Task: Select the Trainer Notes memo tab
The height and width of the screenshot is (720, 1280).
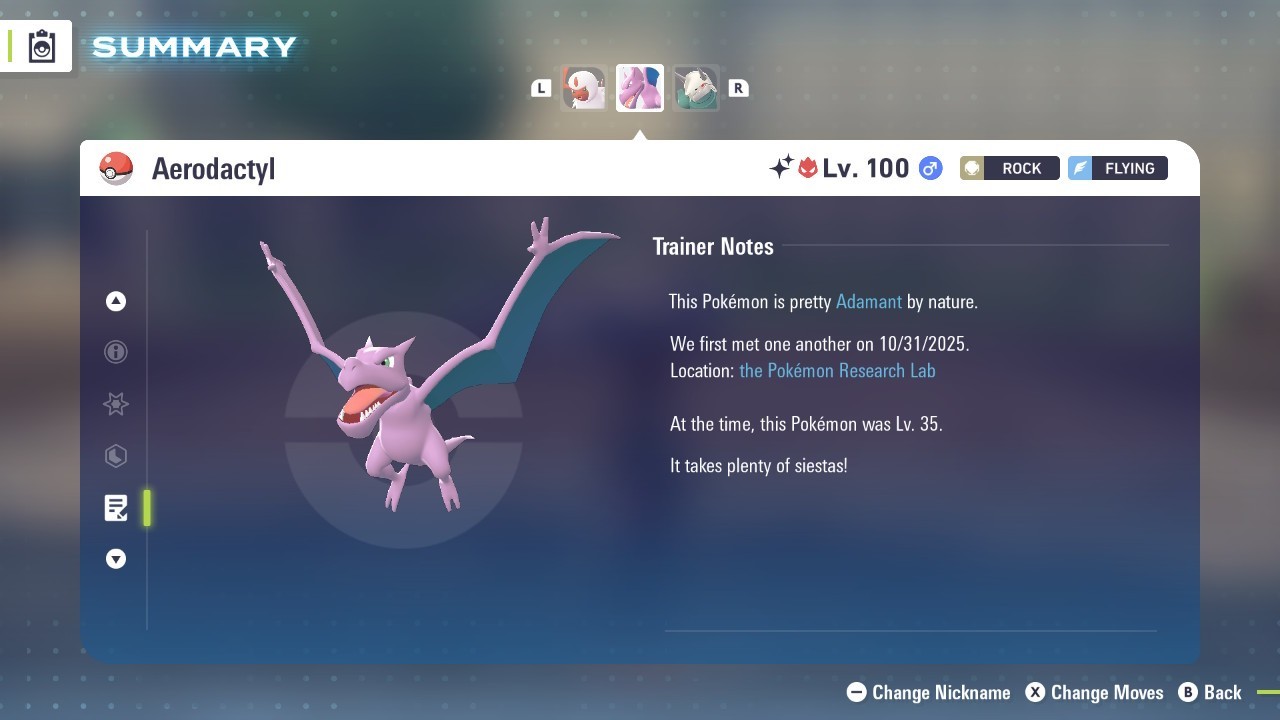Action: point(116,508)
